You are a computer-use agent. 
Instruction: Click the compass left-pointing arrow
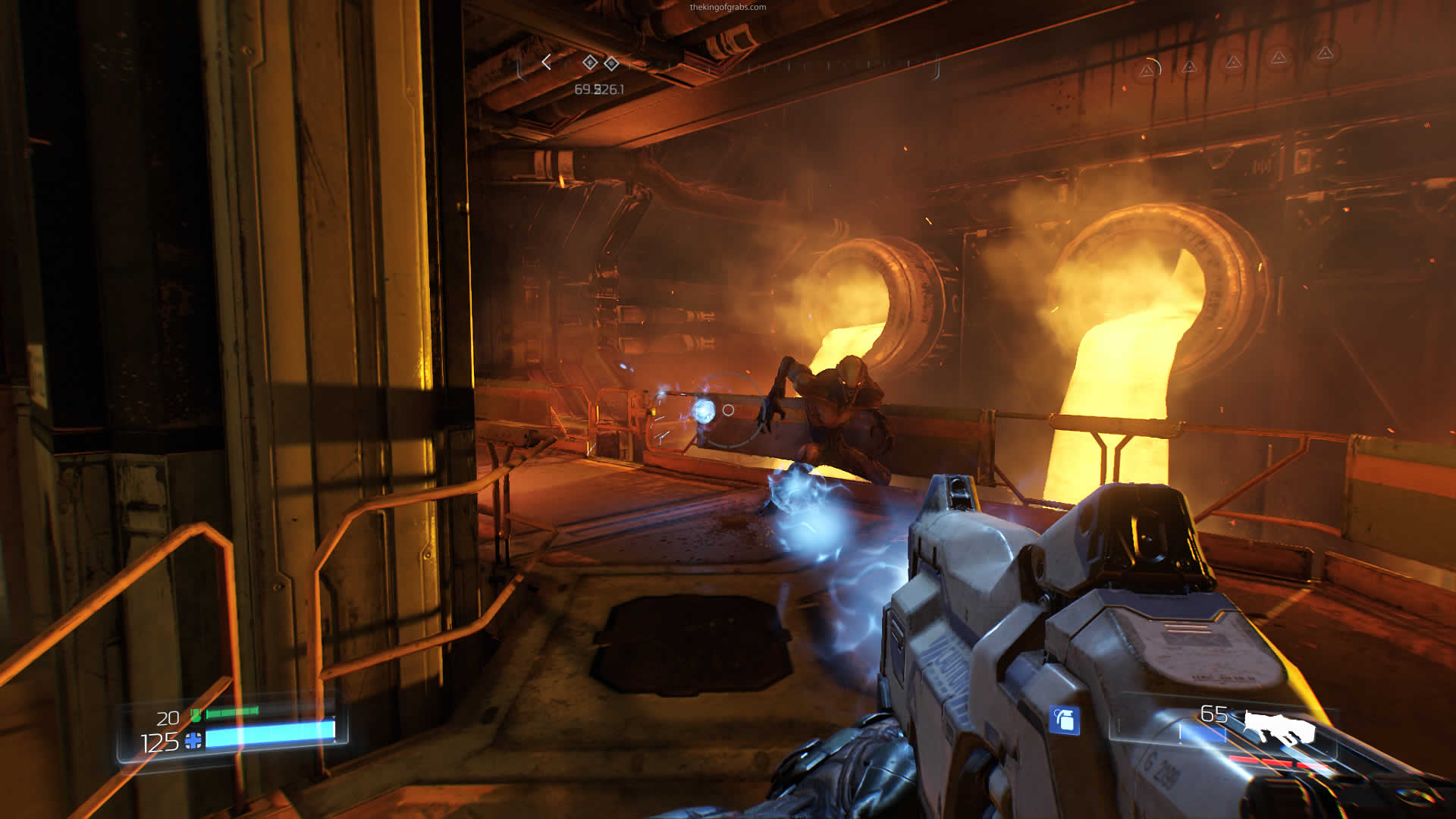(546, 62)
